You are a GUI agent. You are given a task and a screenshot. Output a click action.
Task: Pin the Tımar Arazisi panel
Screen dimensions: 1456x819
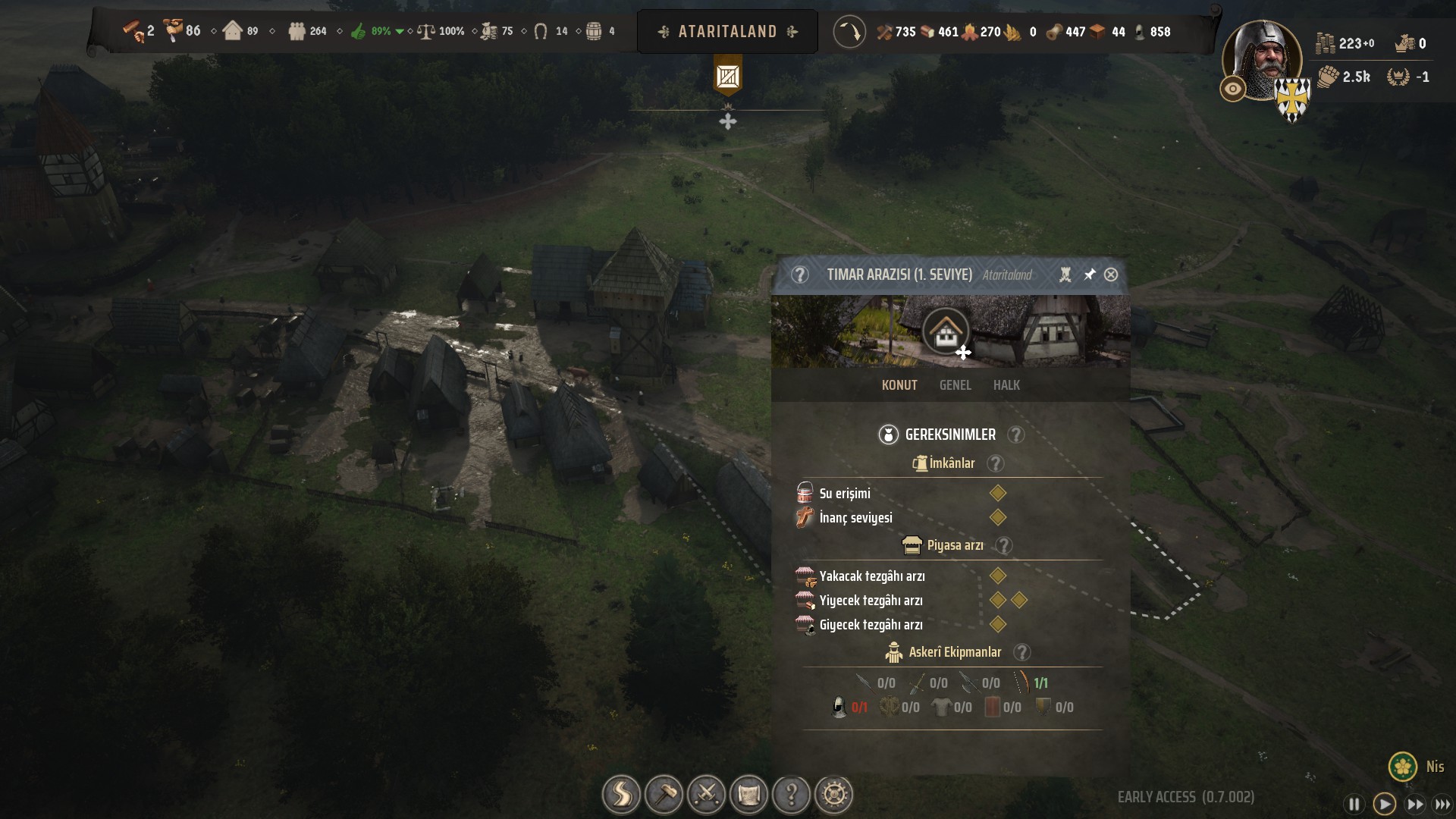(1089, 275)
